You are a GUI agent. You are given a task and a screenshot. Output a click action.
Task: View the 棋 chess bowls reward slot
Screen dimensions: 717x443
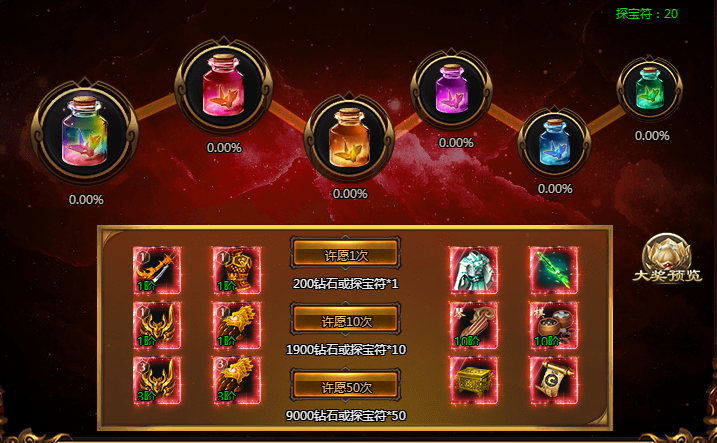pyautogui.click(x=550, y=325)
